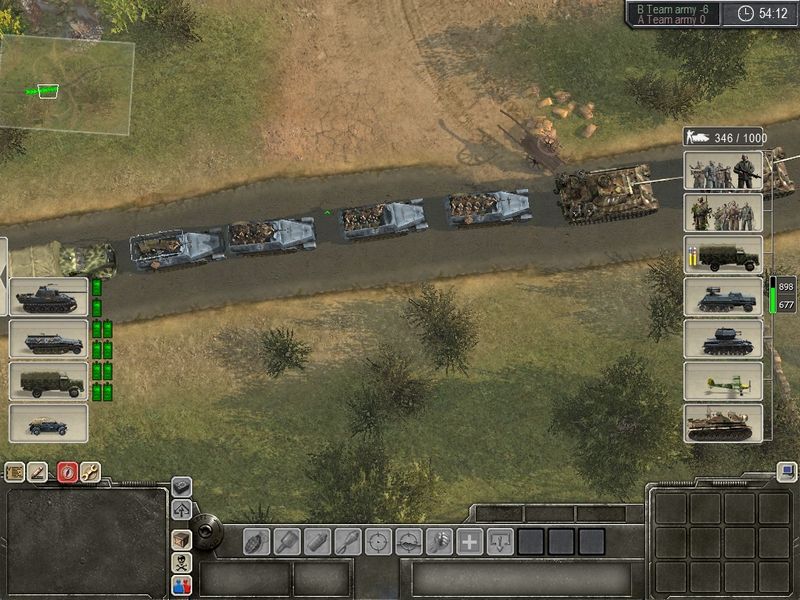Select the light tank group on left panel
This screenshot has width=800, height=600.
coord(48,297)
